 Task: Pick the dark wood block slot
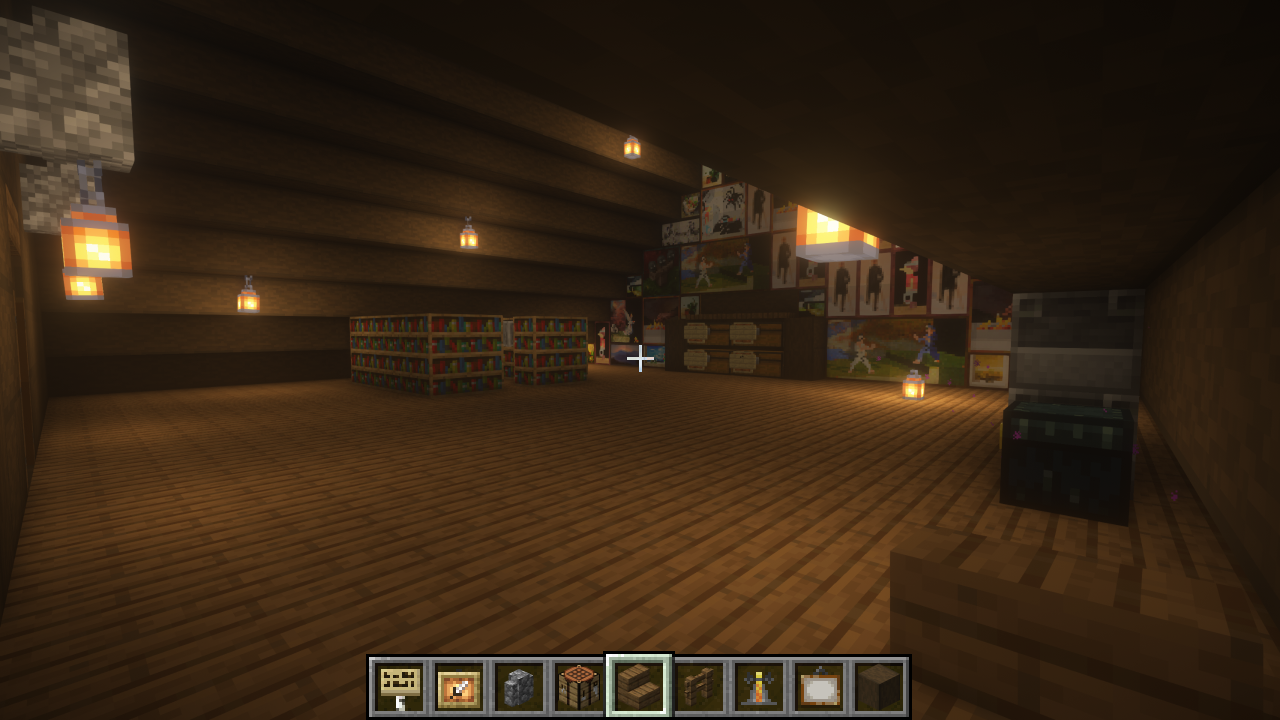click(878, 687)
